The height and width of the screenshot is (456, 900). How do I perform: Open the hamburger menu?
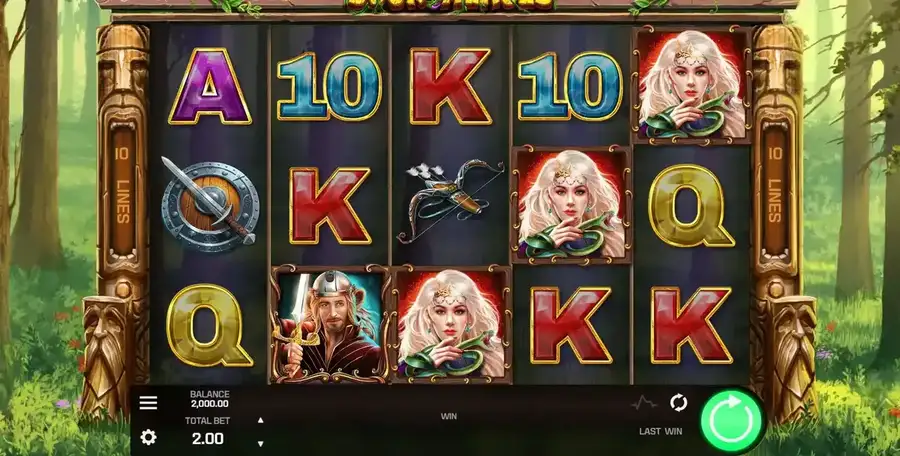pyautogui.click(x=148, y=403)
